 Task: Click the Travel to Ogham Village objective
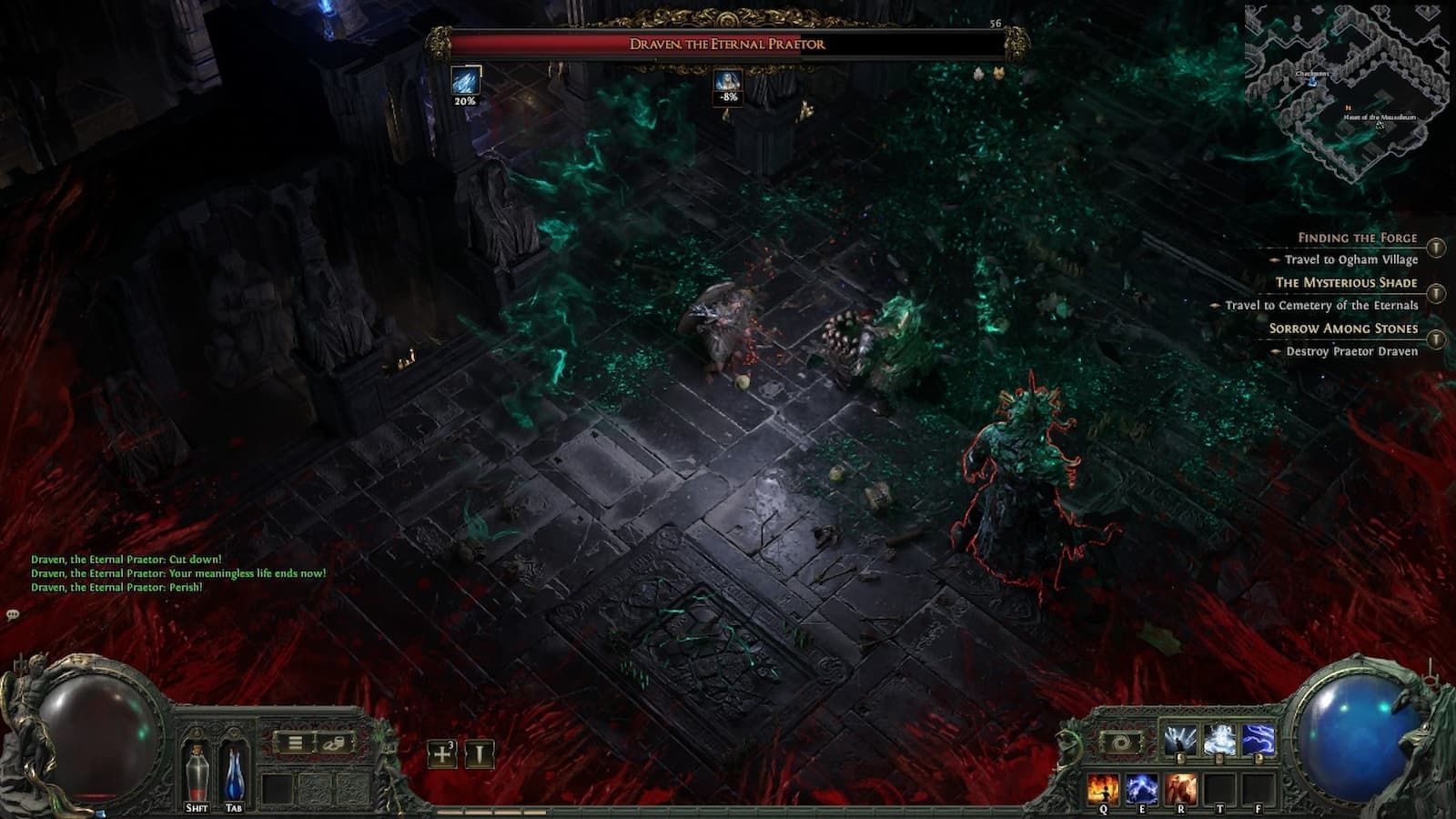1351,259
